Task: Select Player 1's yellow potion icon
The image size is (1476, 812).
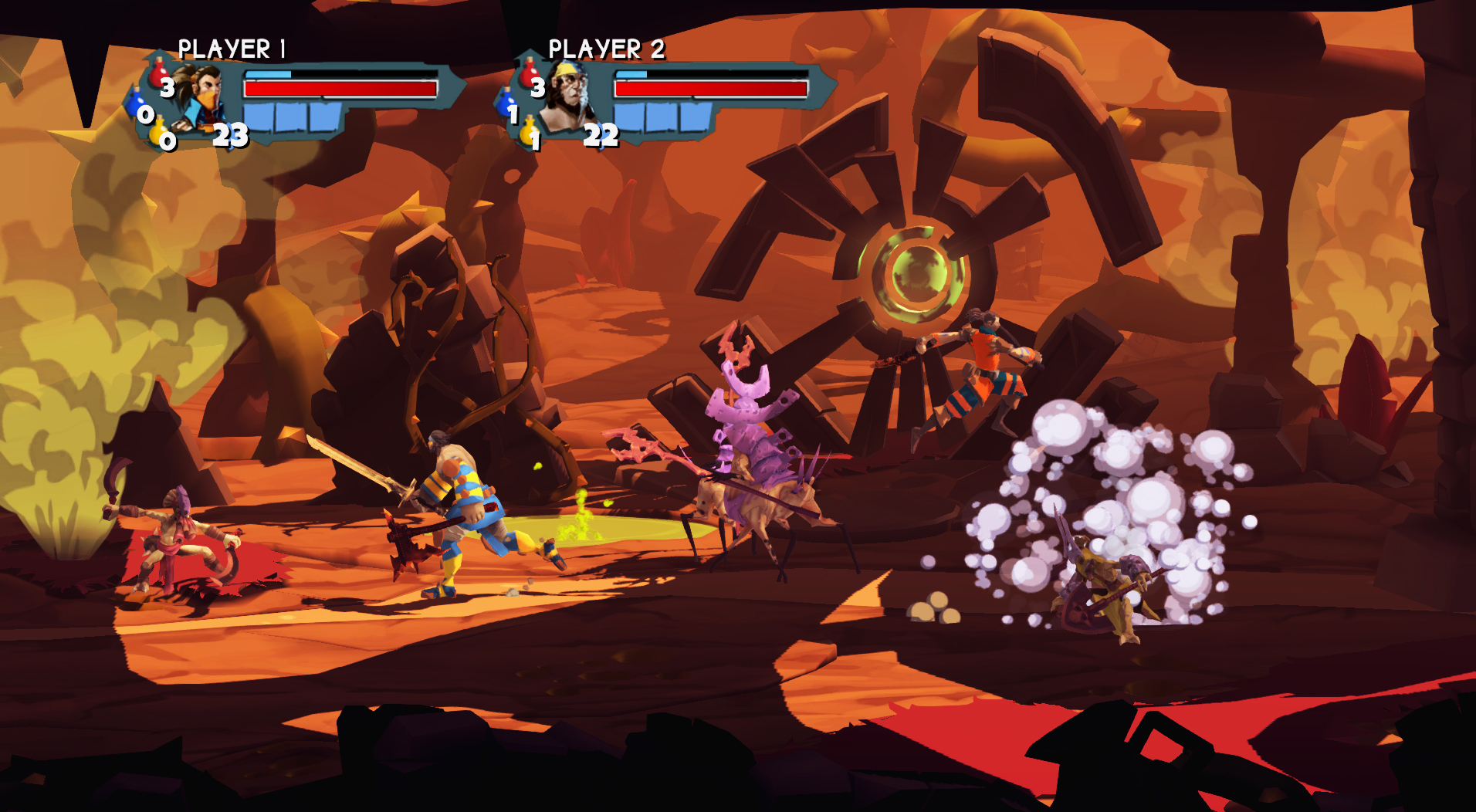Action: pyautogui.click(x=158, y=133)
